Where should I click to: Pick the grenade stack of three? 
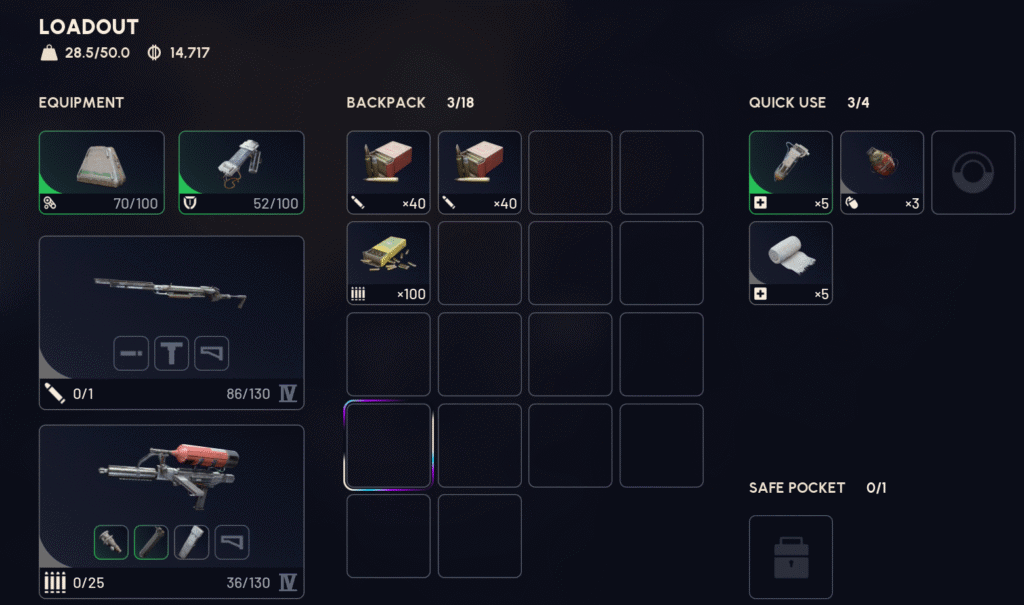[881, 172]
